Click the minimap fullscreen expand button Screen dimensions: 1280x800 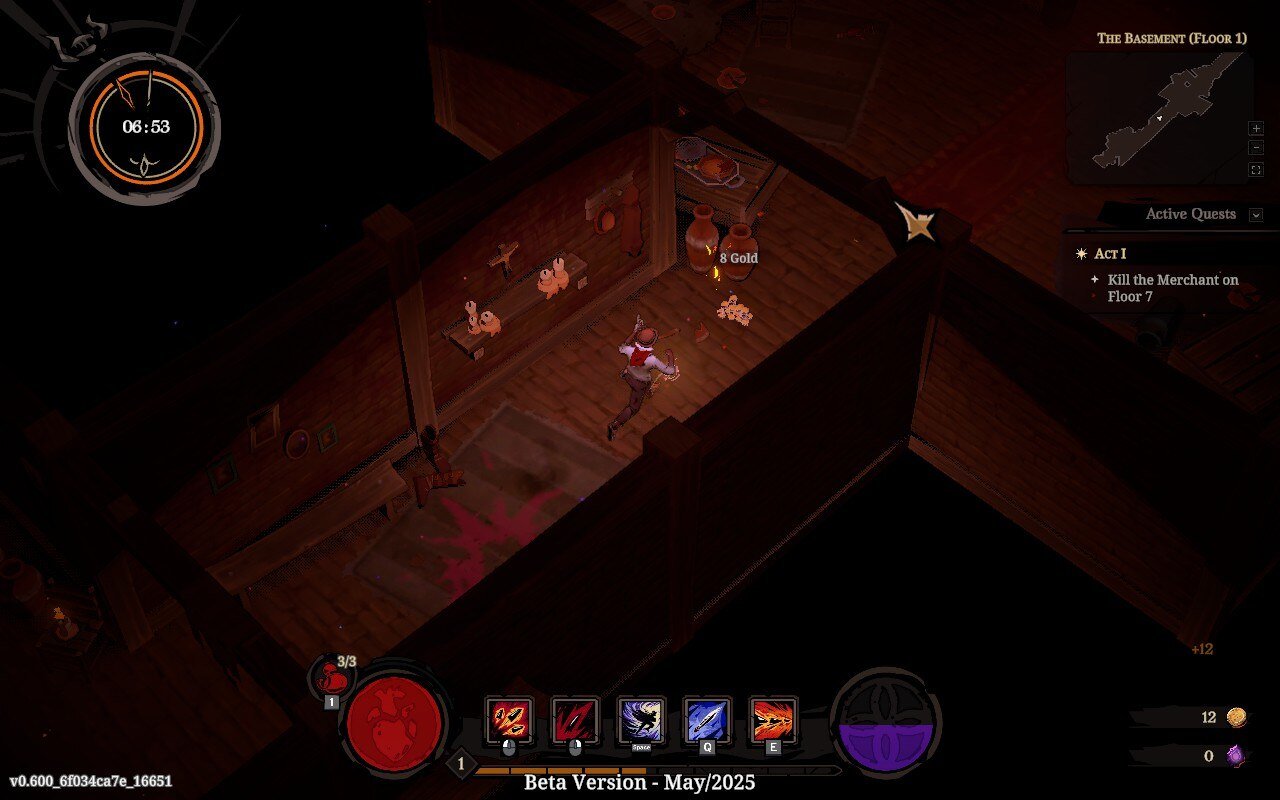coord(1257,169)
